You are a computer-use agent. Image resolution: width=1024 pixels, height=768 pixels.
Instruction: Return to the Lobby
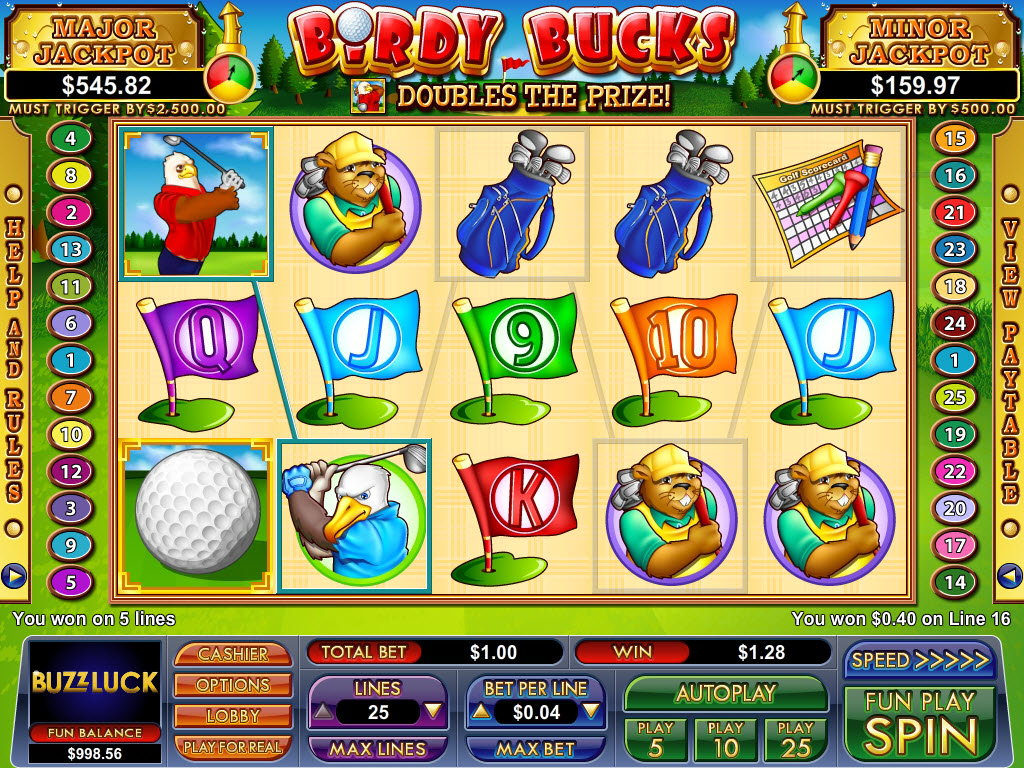click(x=232, y=716)
